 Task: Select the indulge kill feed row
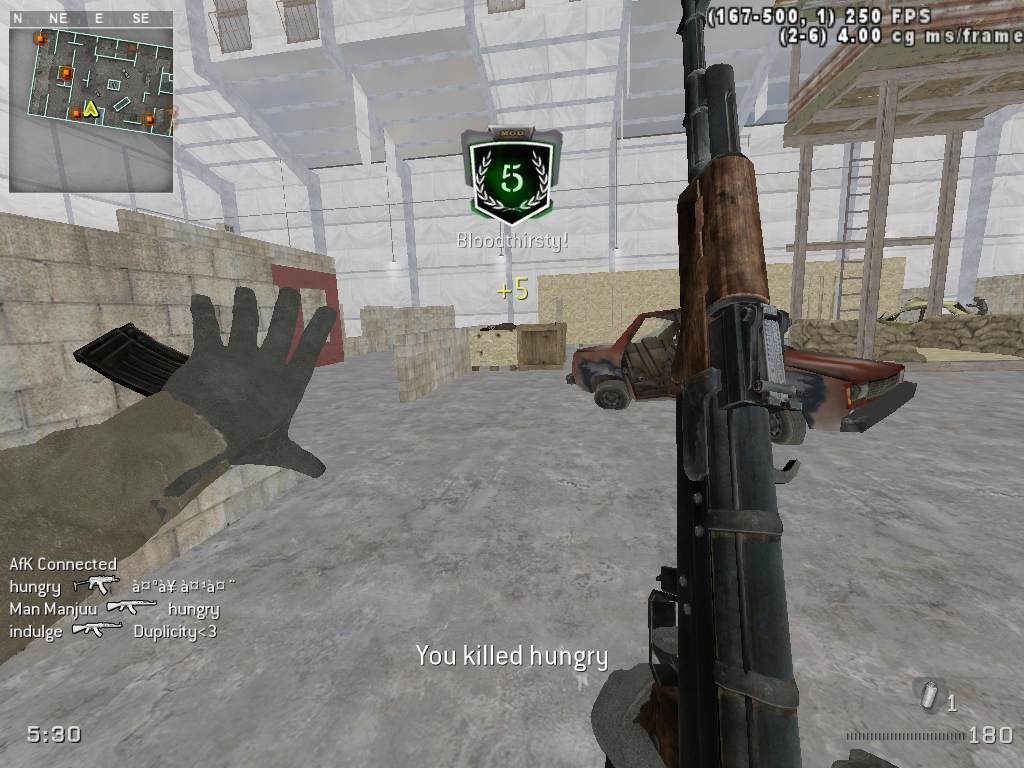[113, 631]
